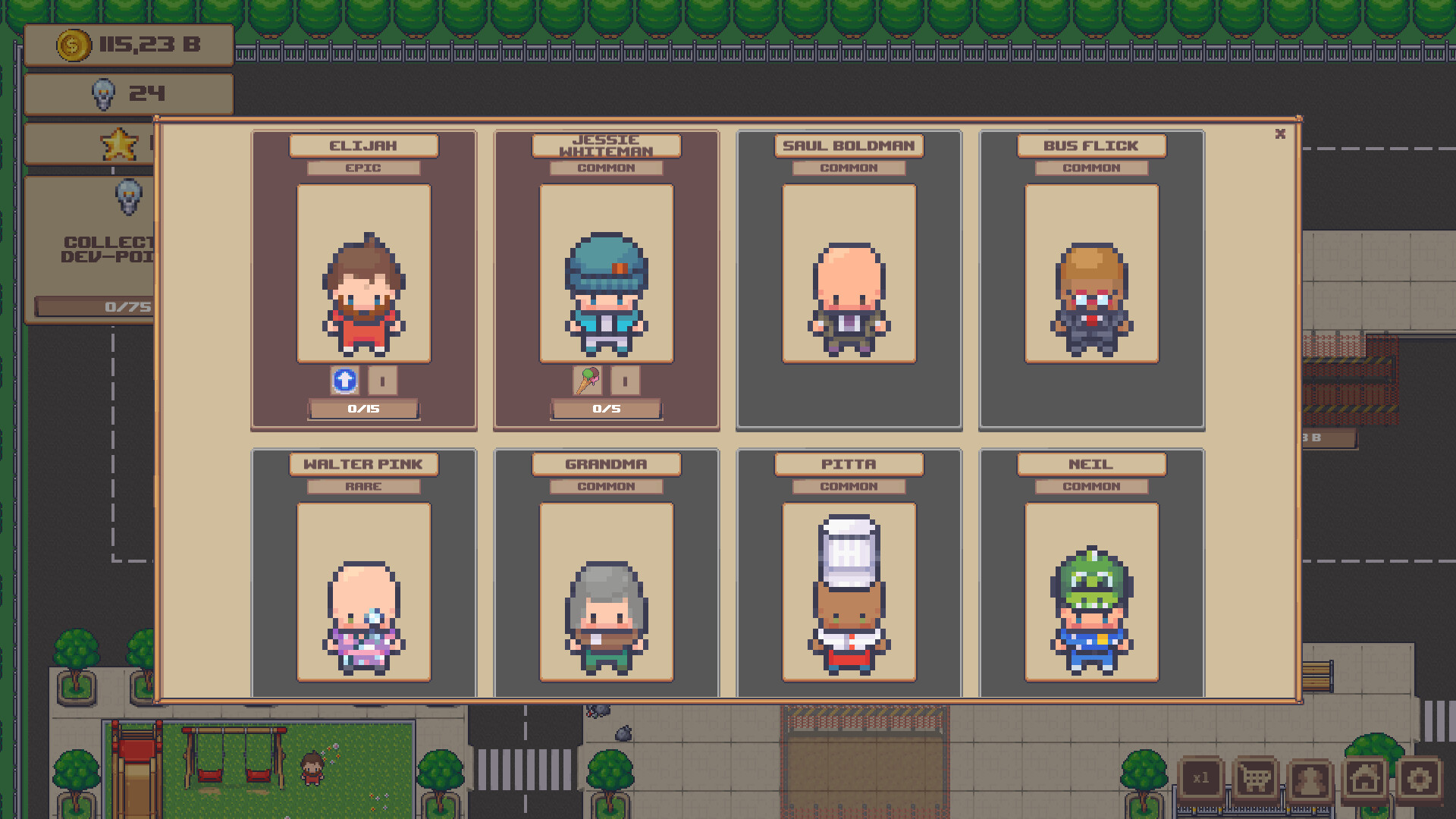This screenshot has width=1456, height=819.
Task: Open the settings gear icon
Action: (x=1420, y=777)
